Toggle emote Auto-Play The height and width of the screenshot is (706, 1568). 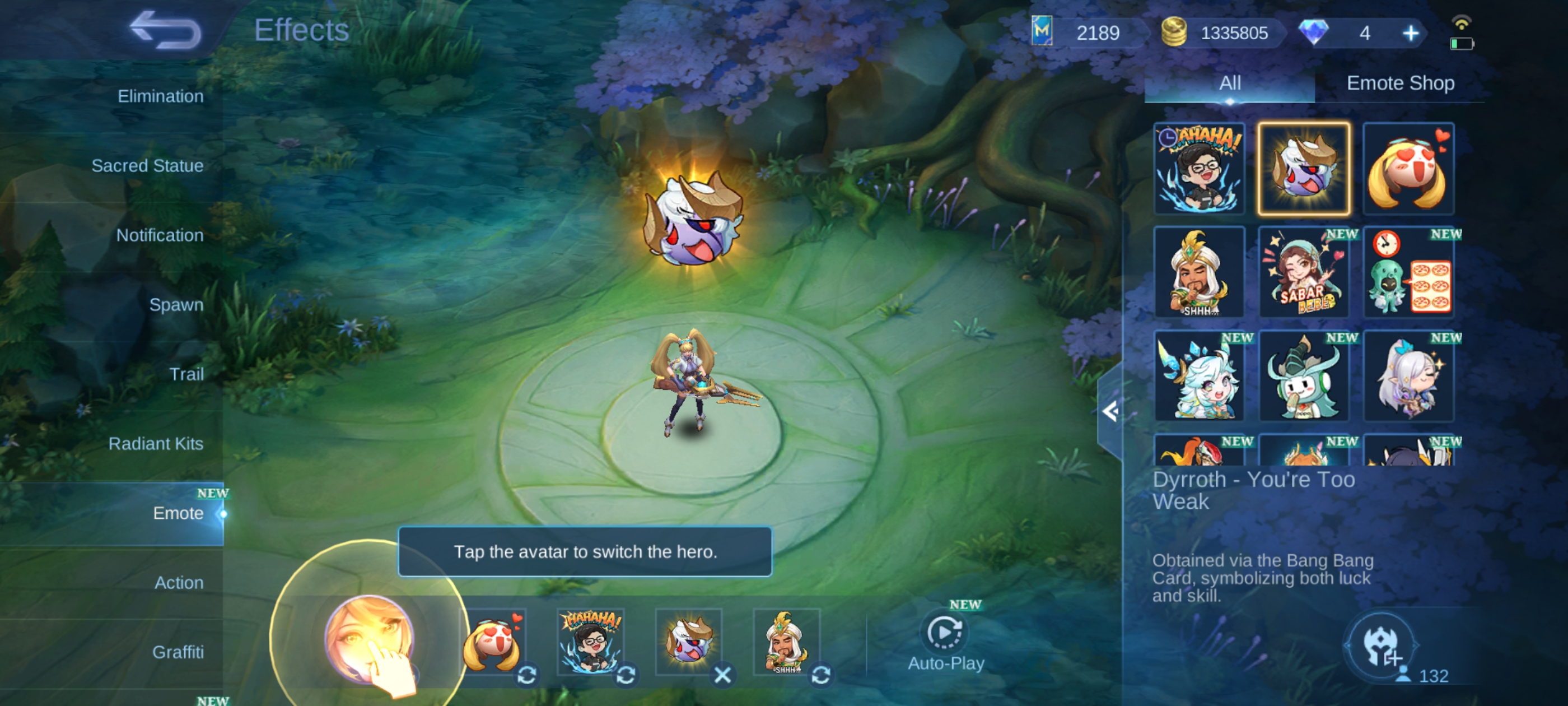coord(946,641)
